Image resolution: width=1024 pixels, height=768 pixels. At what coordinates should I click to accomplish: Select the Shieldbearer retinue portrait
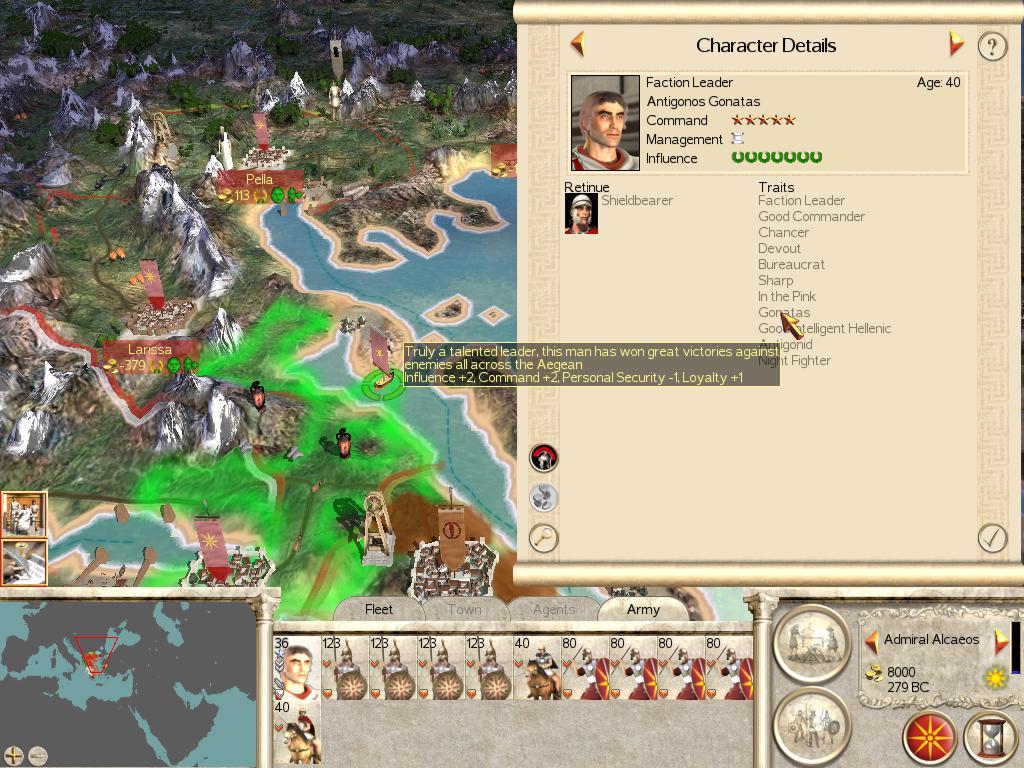[x=581, y=213]
